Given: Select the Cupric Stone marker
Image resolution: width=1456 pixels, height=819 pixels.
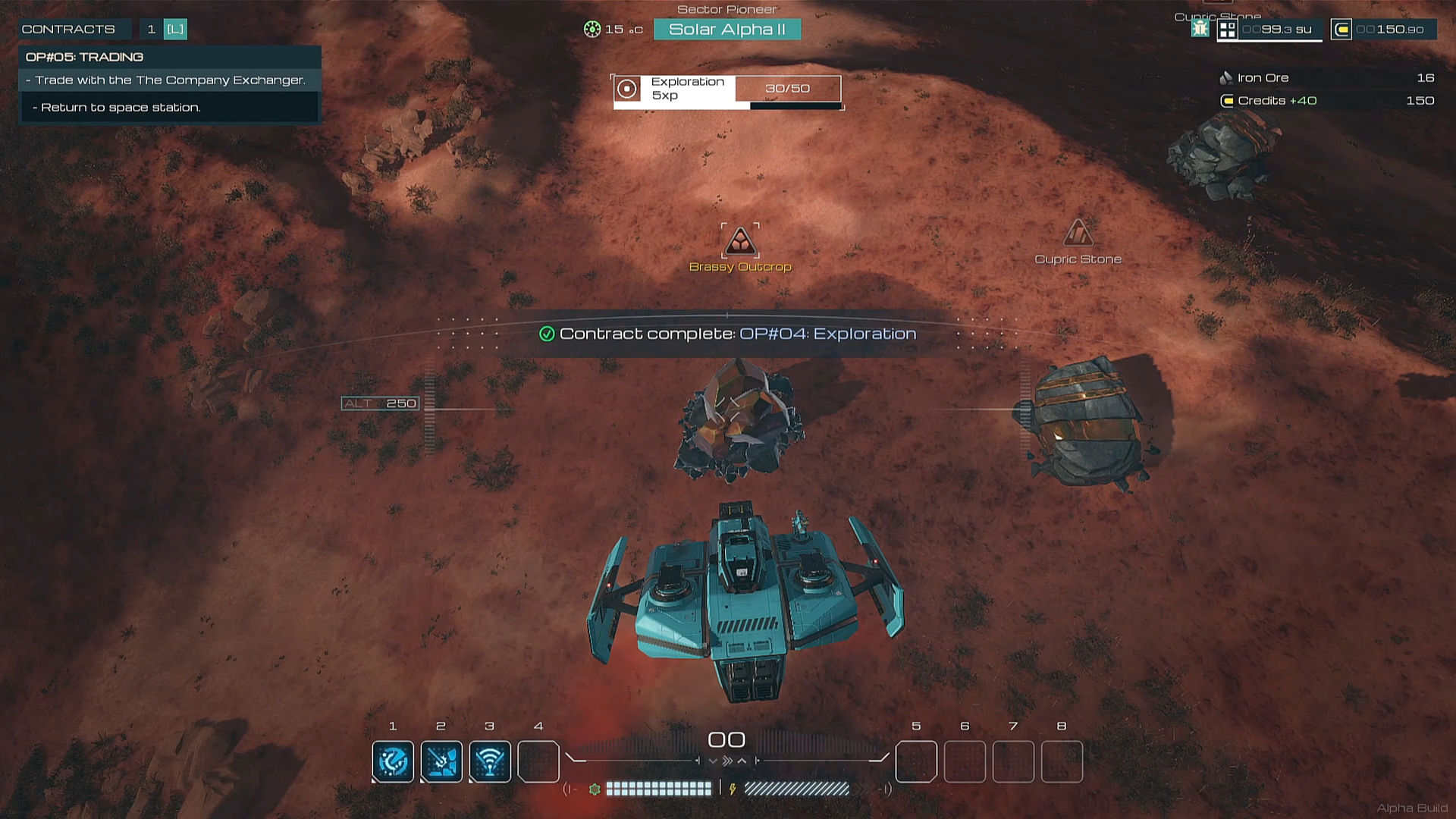Looking at the screenshot, I should click(1078, 234).
